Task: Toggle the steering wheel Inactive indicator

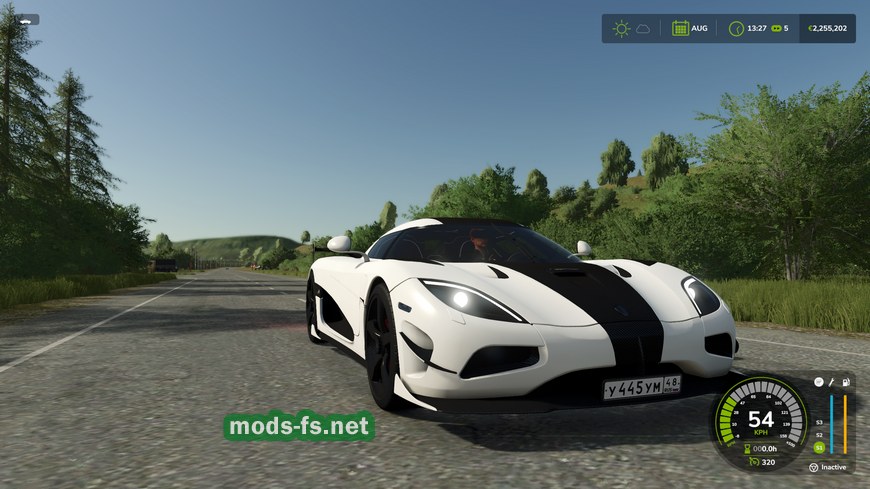Action: point(814,467)
